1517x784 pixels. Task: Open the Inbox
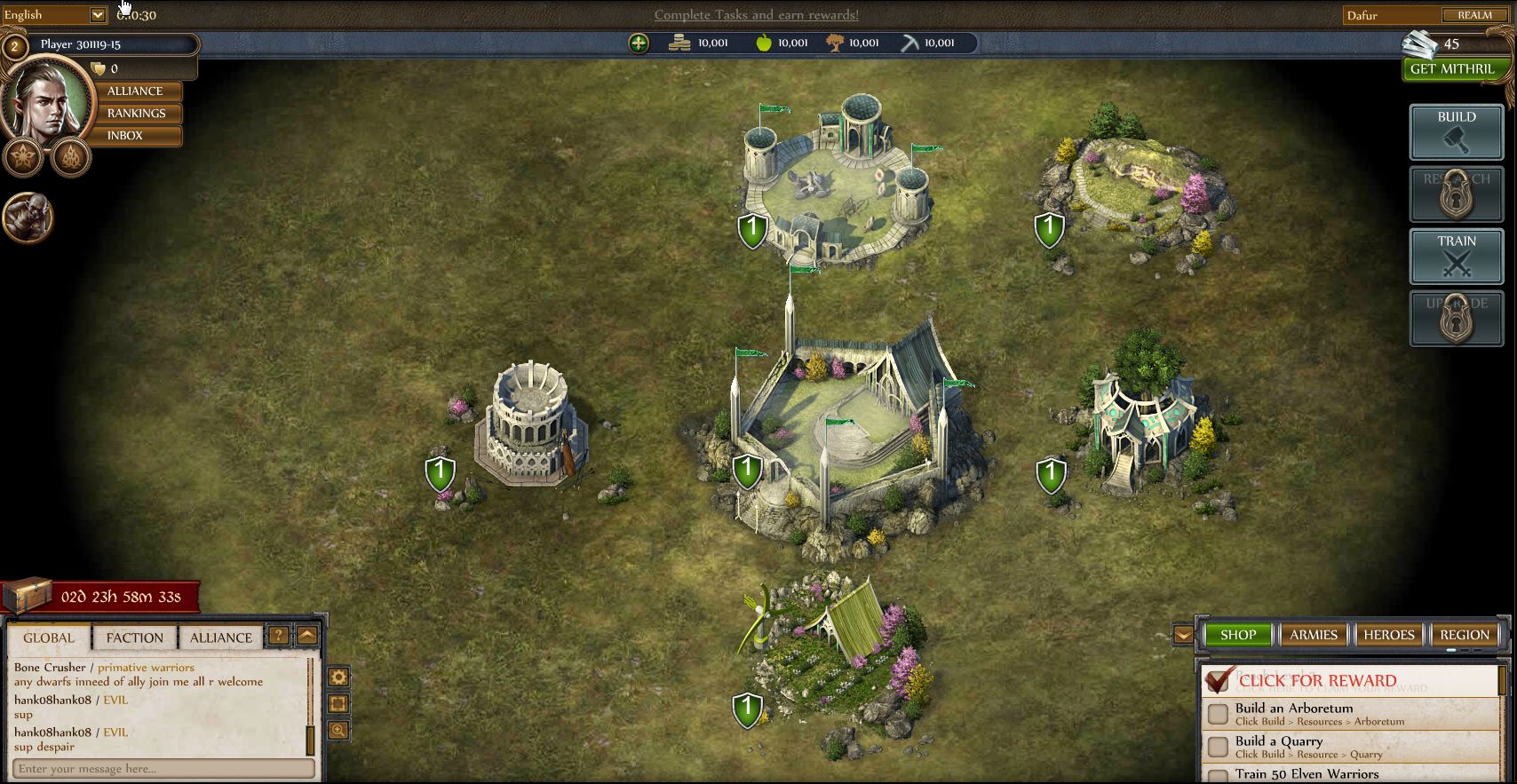click(x=125, y=136)
